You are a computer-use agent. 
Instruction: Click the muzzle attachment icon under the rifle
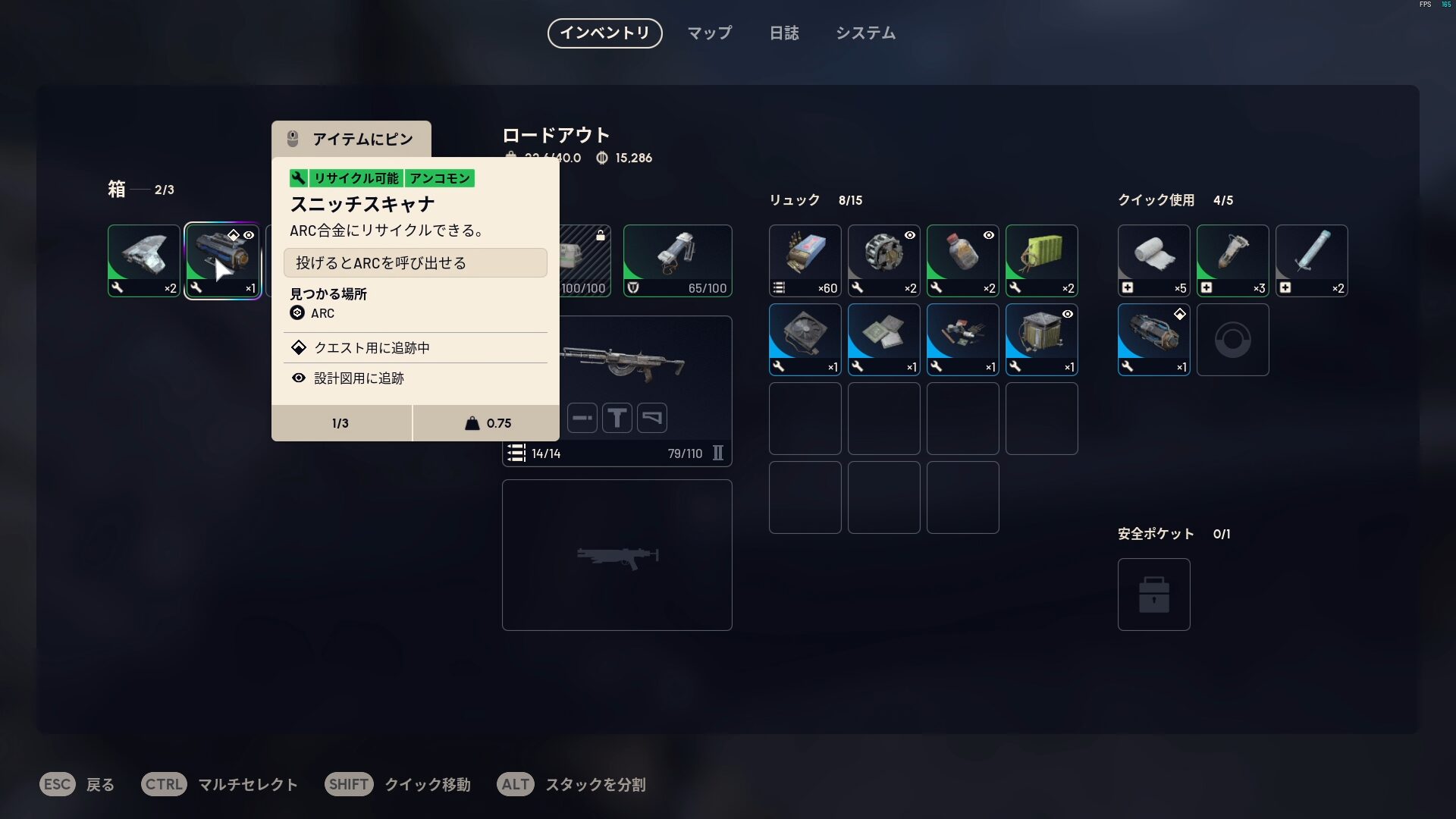click(x=582, y=417)
